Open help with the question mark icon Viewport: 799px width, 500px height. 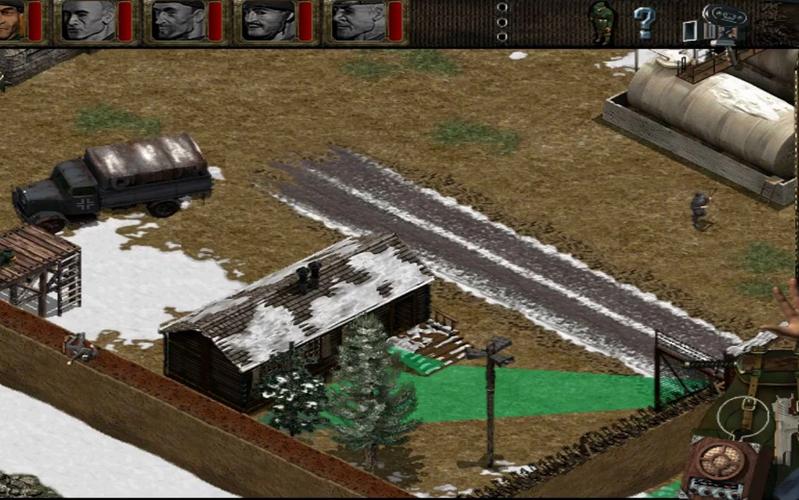point(645,22)
